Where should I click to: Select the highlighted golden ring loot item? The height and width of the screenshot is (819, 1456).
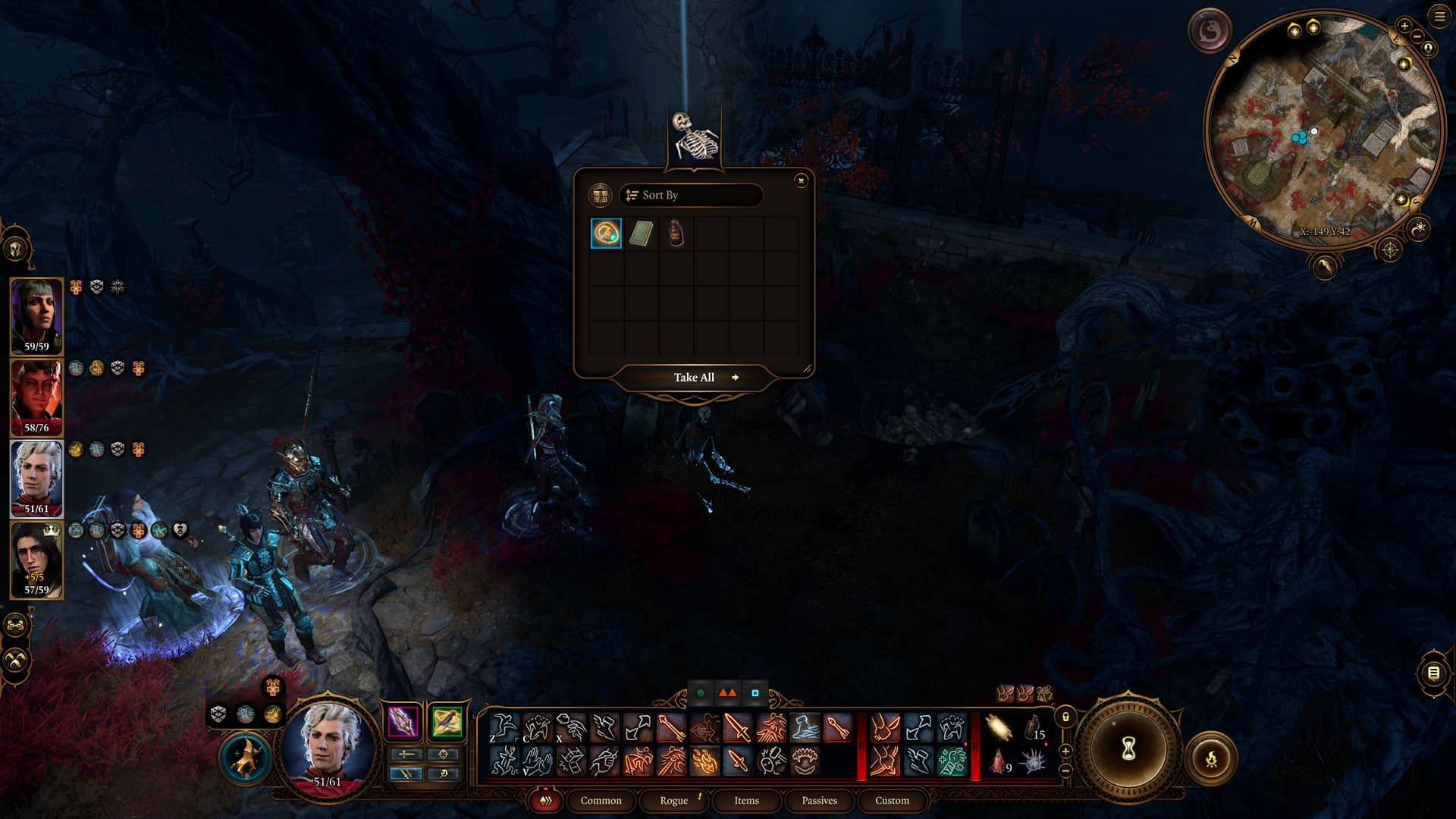point(606,234)
